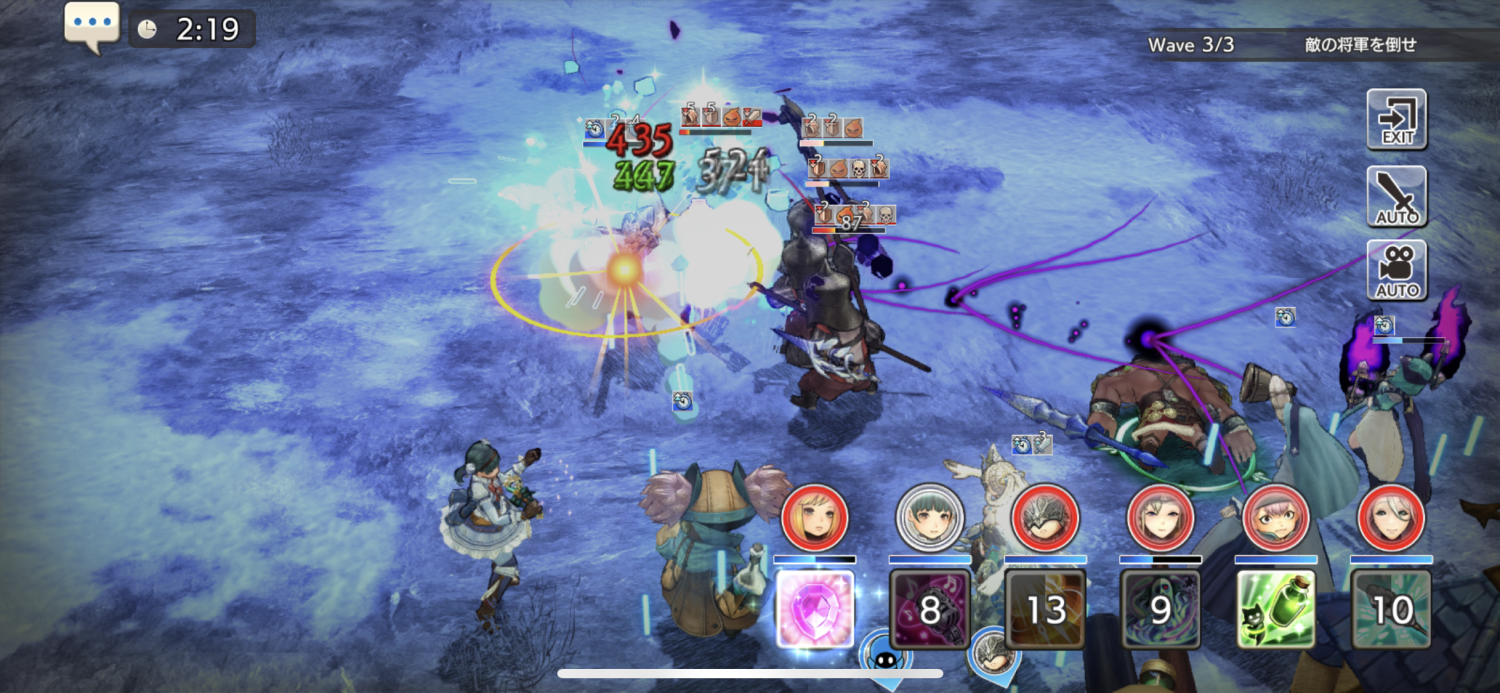Select the white-haired character portrait

pos(1391,517)
